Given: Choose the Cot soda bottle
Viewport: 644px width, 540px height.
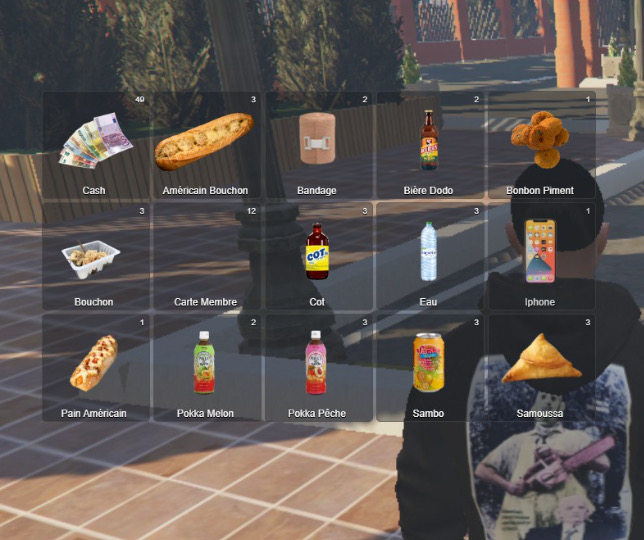Looking at the screenshot, I should click(317, 257).
